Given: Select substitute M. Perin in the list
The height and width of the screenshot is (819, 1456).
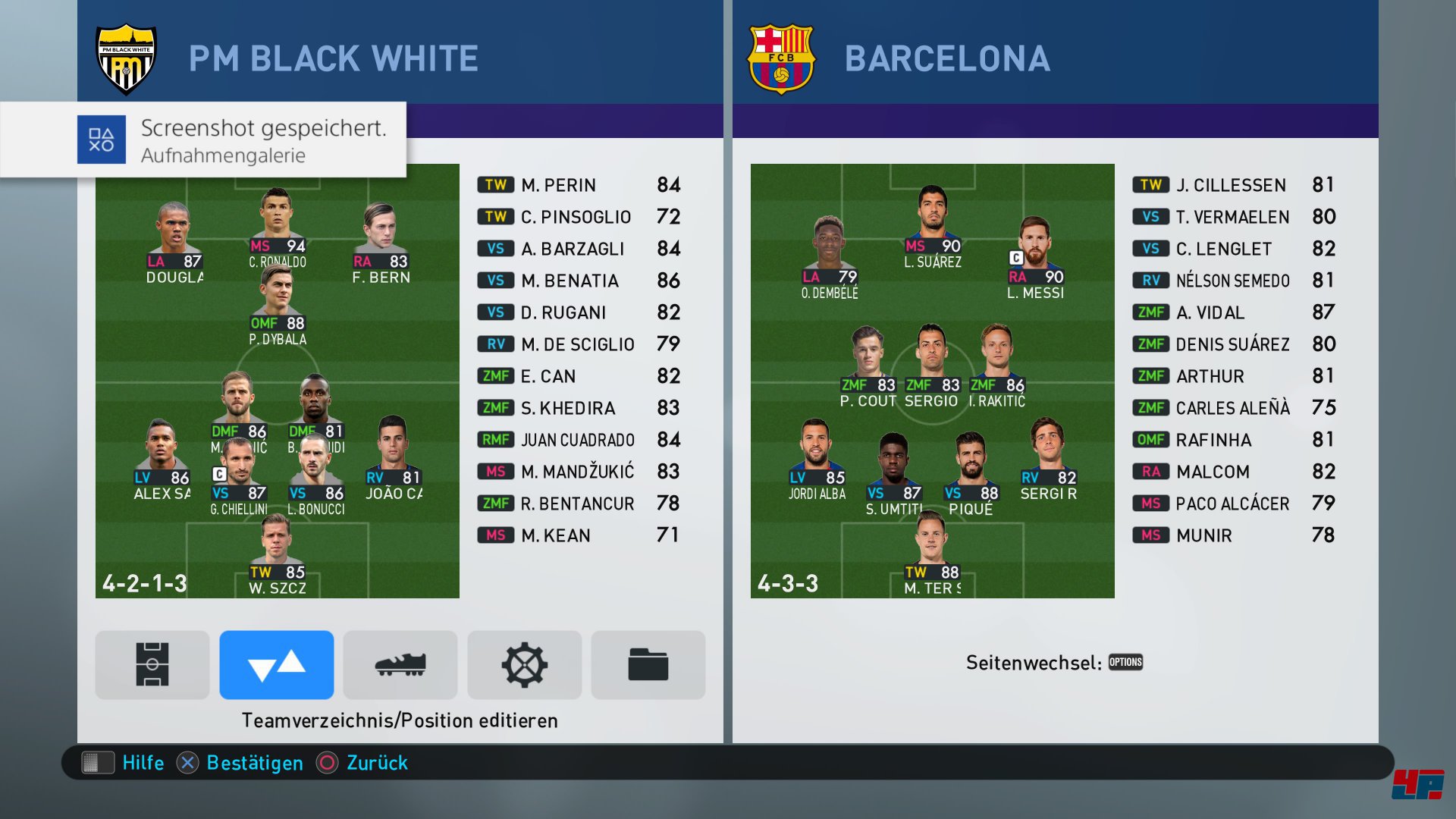Looking at the screenshot, I should pos(579,185).
